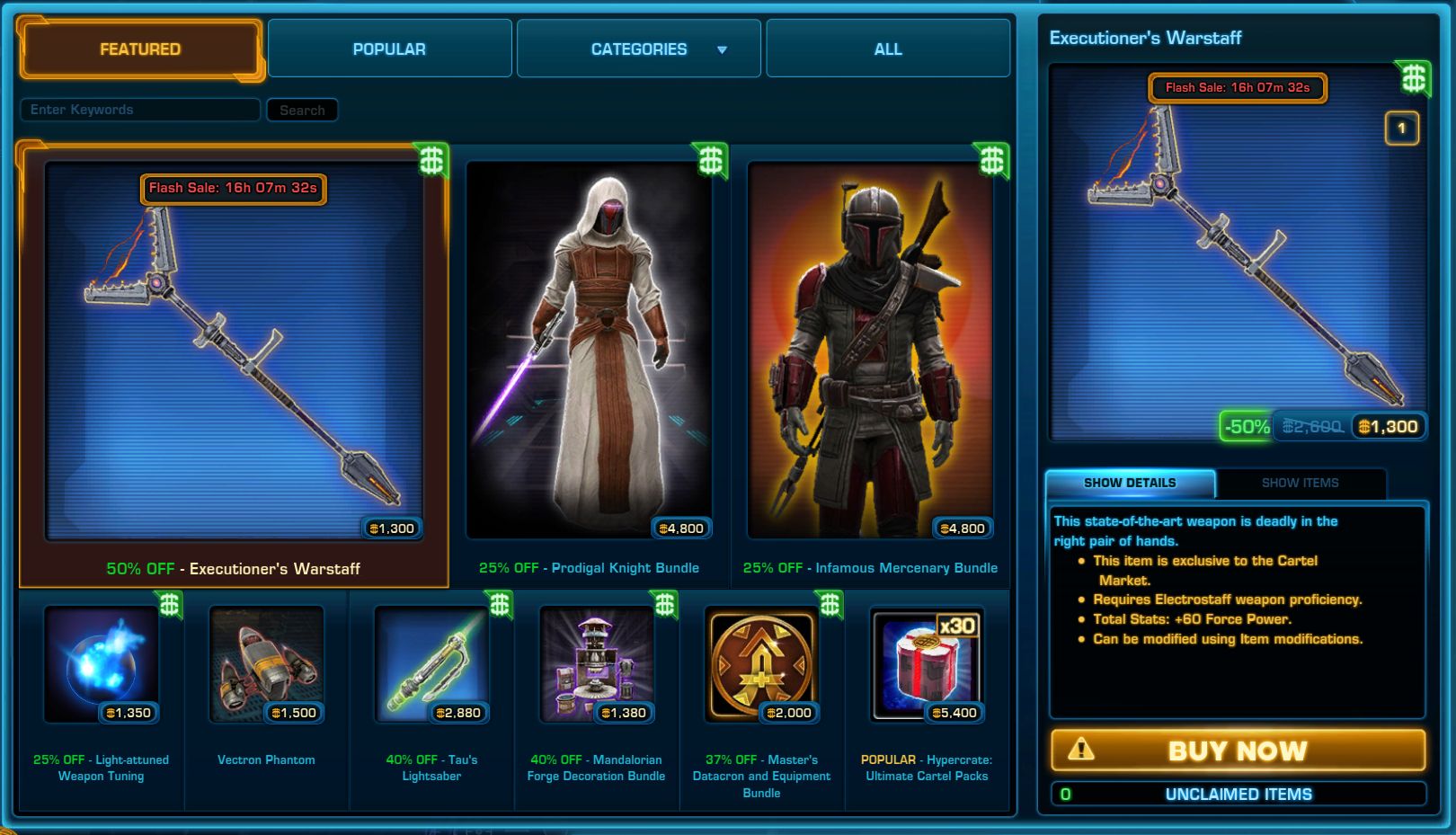Switch to the Featured tab

click(x=140, y=49)
